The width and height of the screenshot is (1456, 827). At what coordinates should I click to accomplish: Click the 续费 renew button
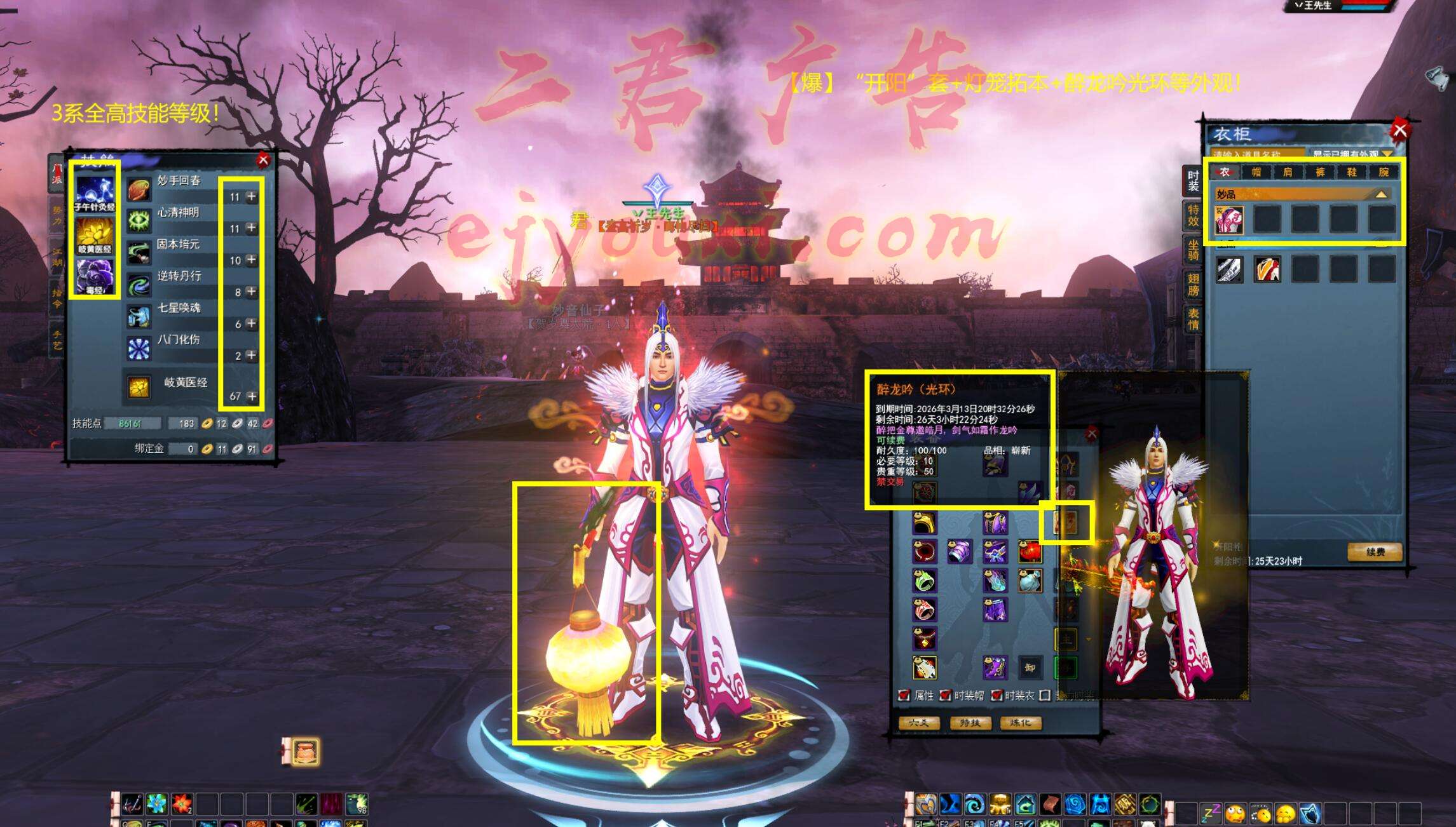[x=1375, y=551]
